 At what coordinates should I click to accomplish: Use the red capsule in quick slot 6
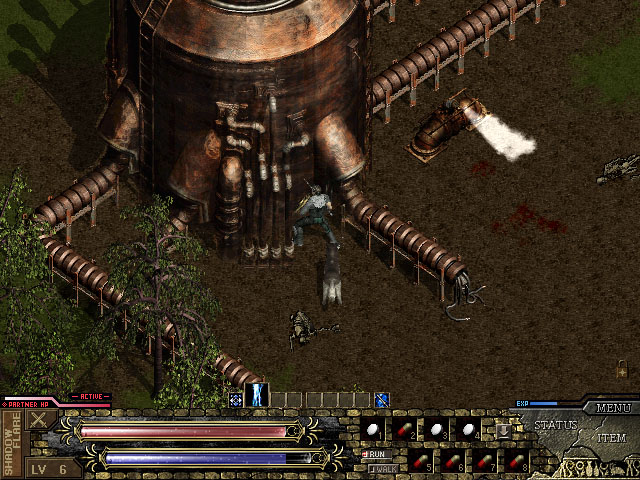[x=453, y=462]
